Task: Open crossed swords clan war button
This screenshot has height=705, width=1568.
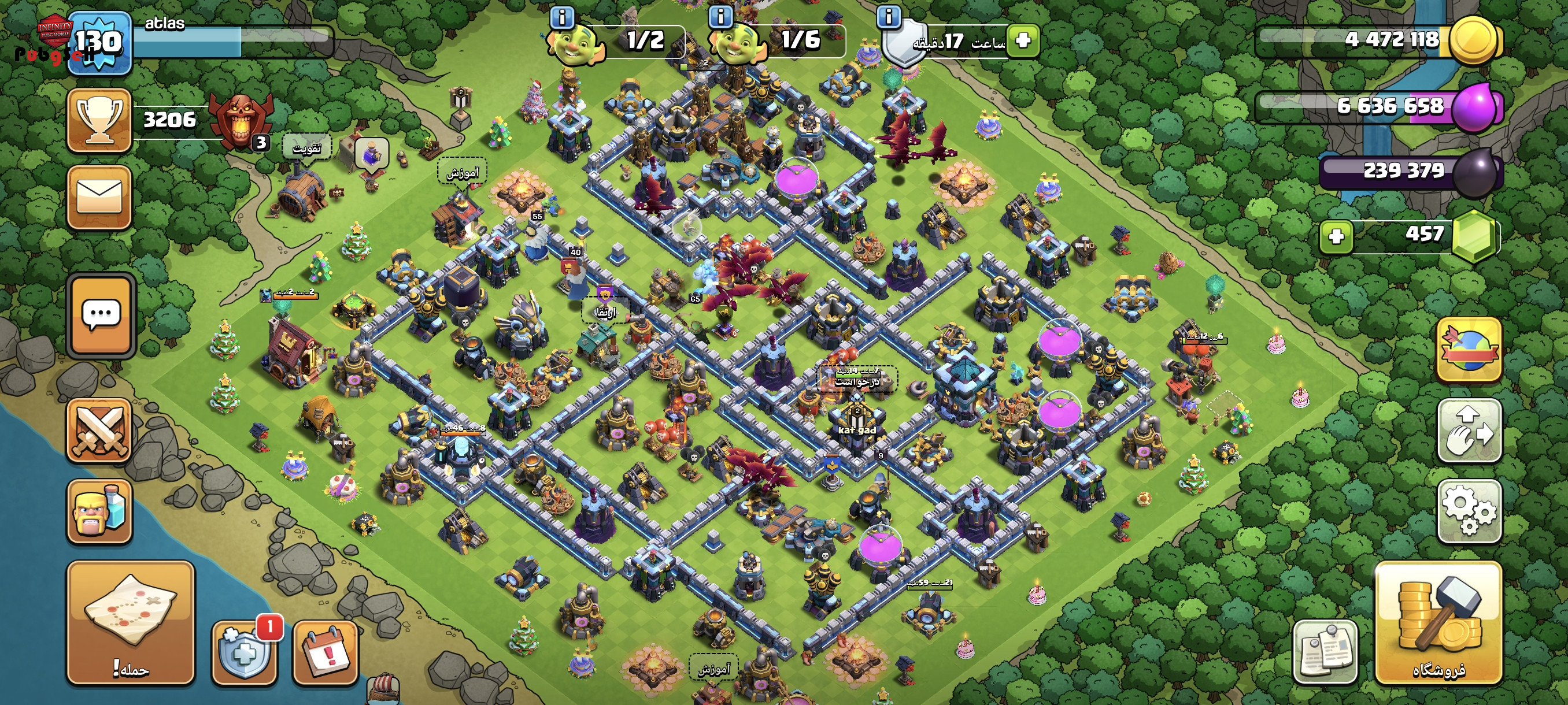Action: (x=99, y=430)
